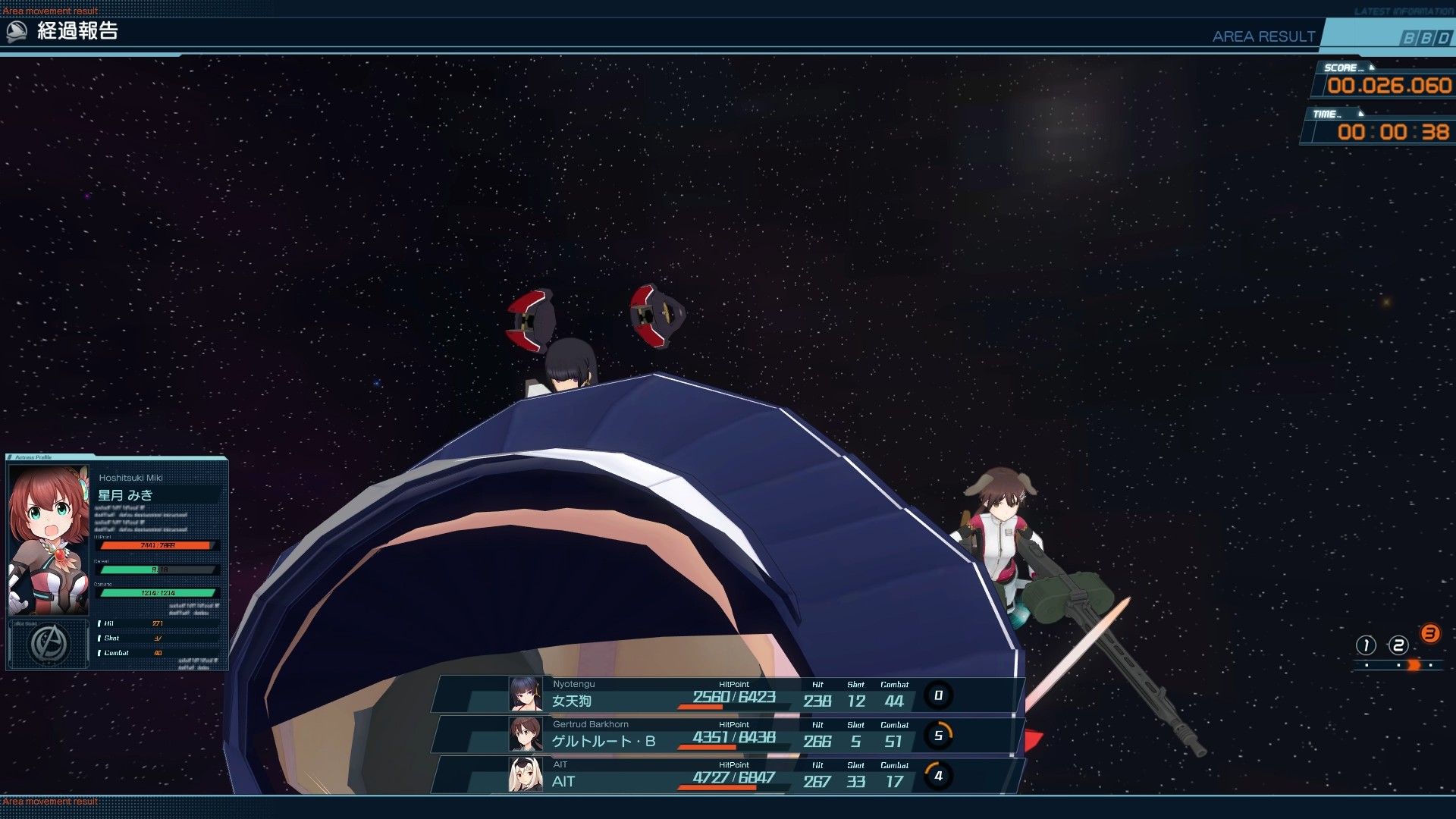This screenshot has height=819, width=1456.
Task: Select Nyotengu's result row
Action: (x=728, y=695)
